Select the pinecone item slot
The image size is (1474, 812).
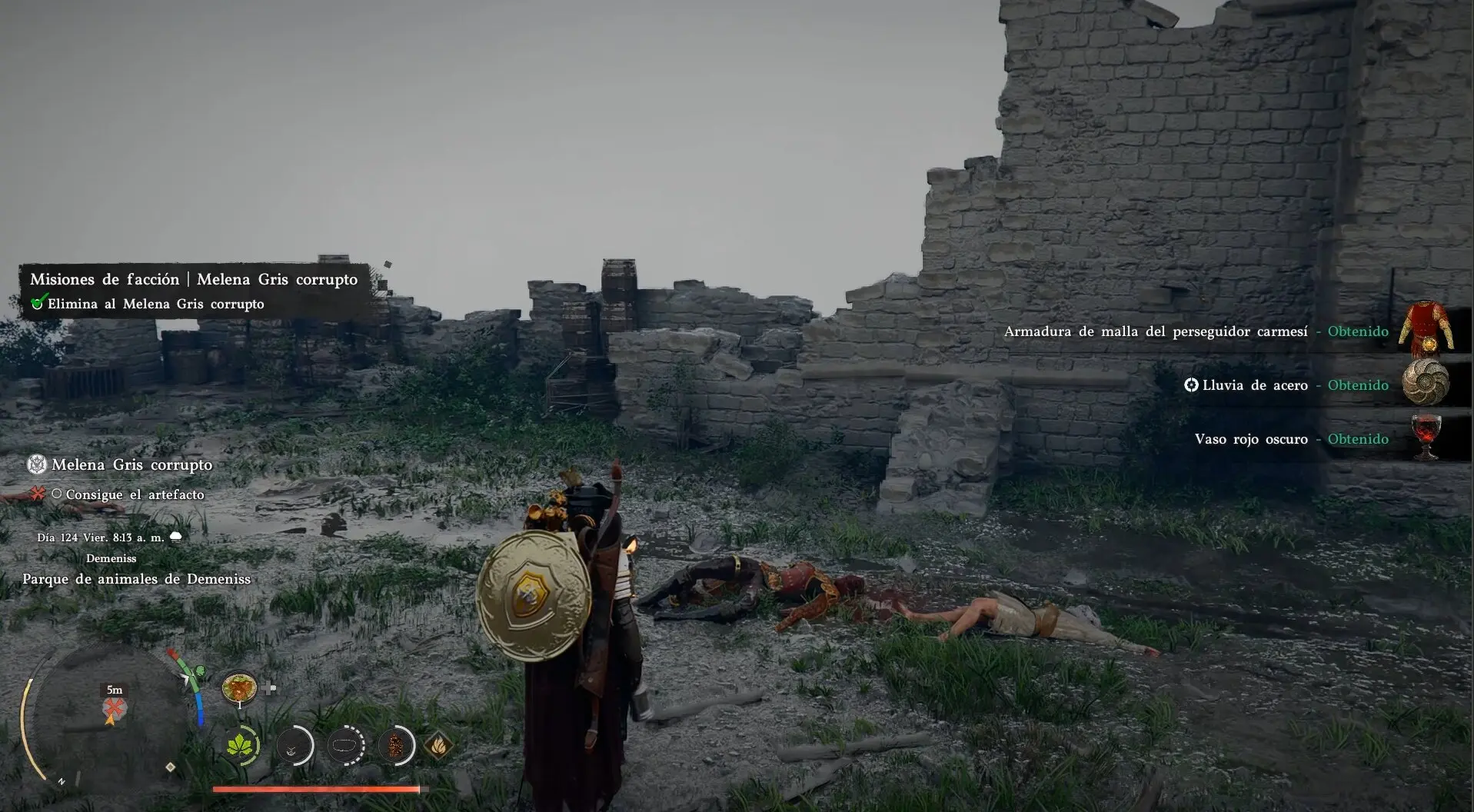click(x=396, y=745)
